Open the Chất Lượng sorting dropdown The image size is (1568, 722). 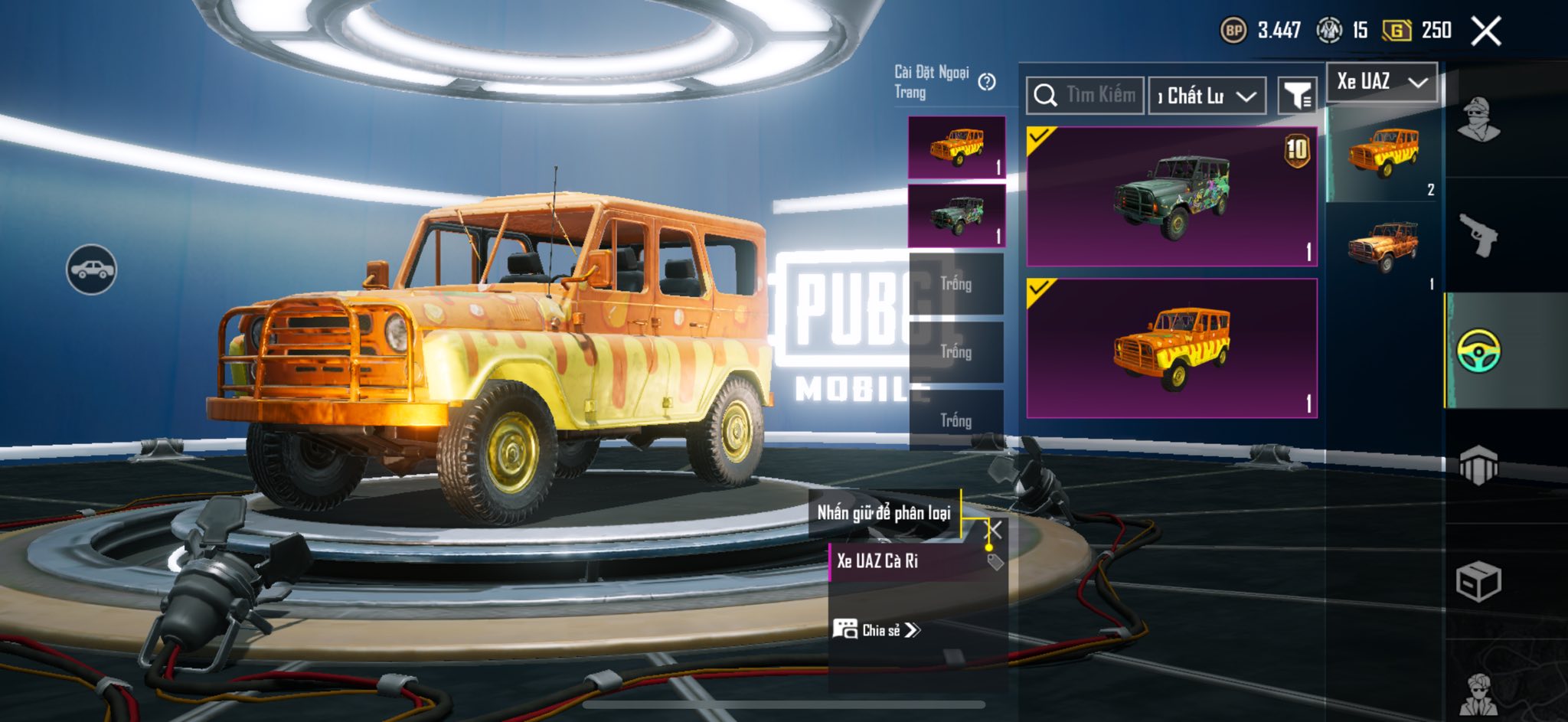click(x=1207, y=96)
